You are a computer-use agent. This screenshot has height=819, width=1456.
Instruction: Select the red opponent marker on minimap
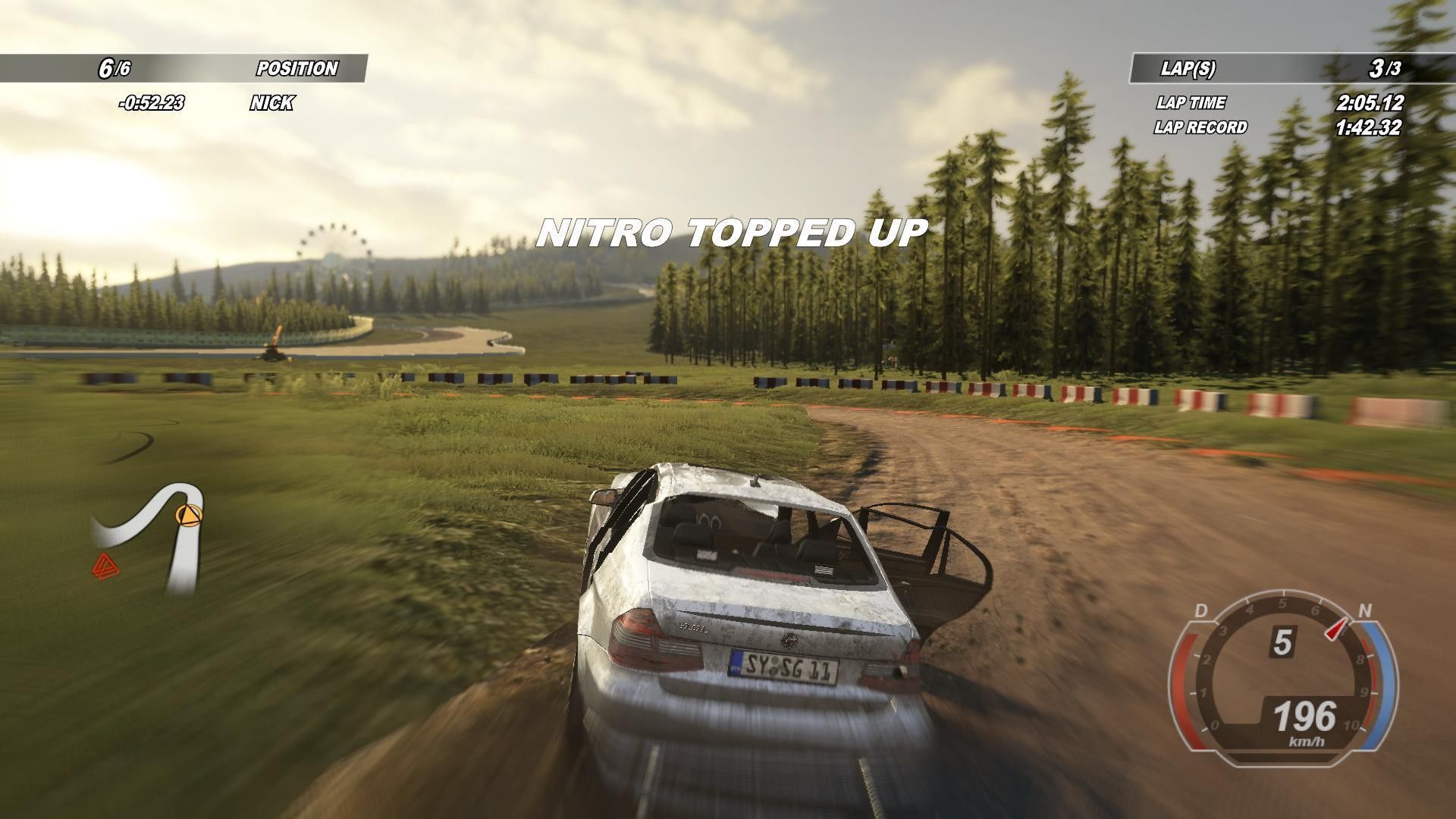(102, 564)
